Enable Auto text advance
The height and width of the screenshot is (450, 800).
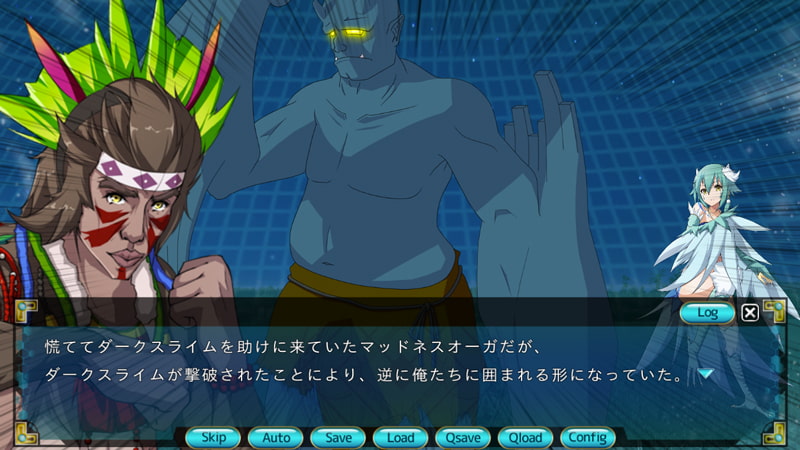click(276, 437)
